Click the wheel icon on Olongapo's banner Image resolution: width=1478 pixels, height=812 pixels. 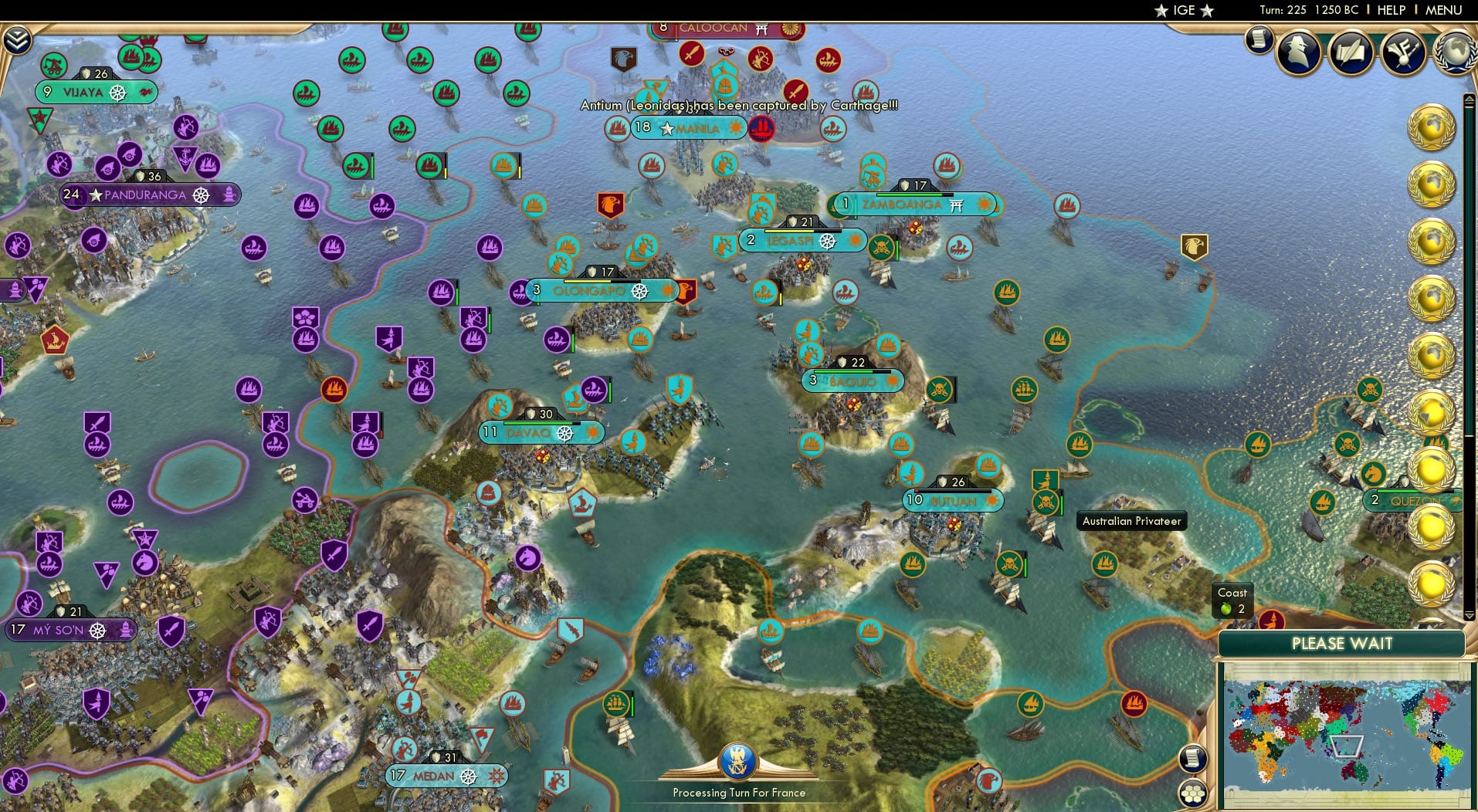(639, 291)
